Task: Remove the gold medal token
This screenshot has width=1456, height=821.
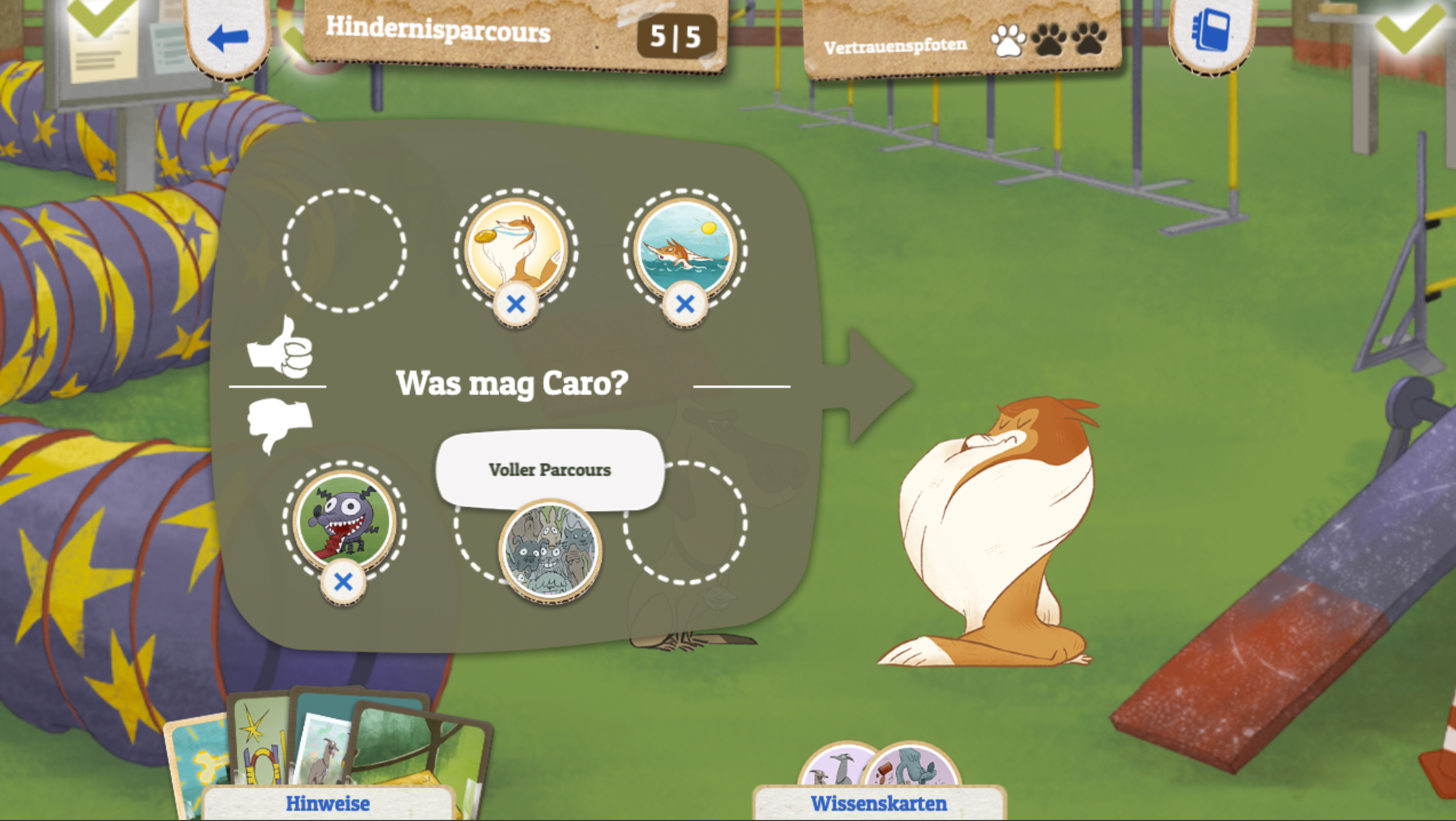Action: pyautogui.click(x=516, y=304)
